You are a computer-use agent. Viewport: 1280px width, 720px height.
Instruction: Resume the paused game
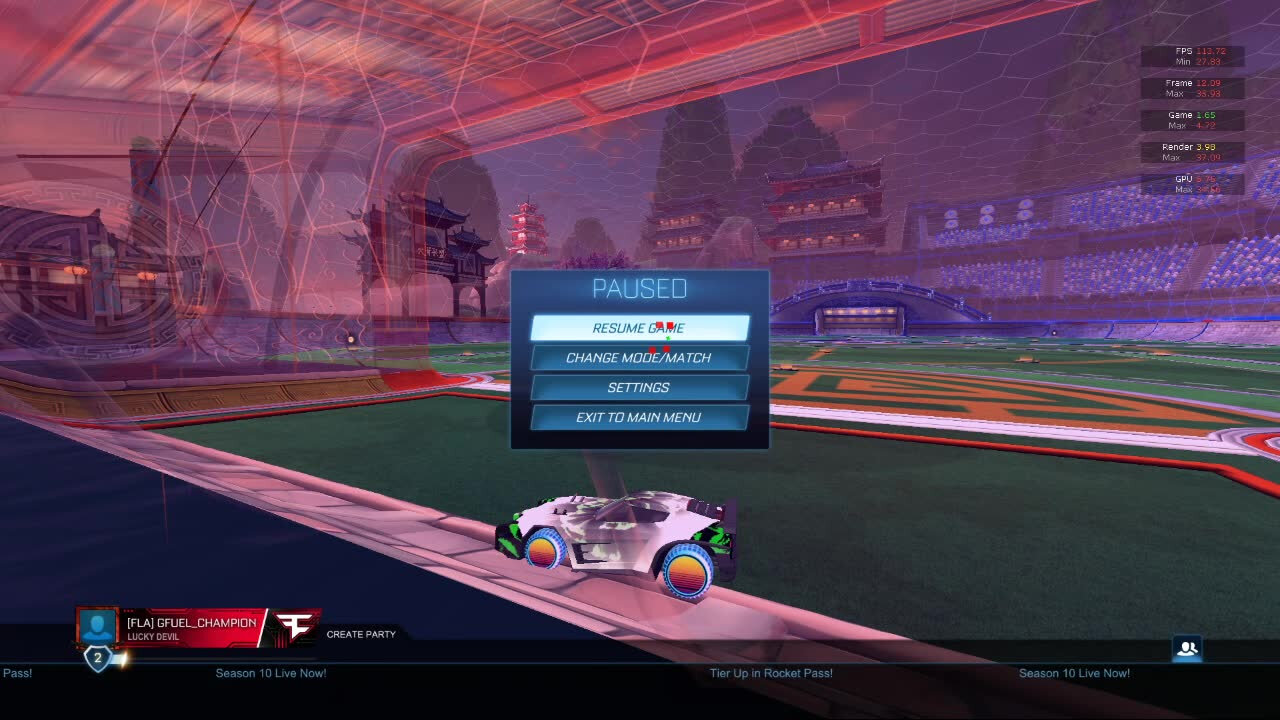click(x=639, y=328)
